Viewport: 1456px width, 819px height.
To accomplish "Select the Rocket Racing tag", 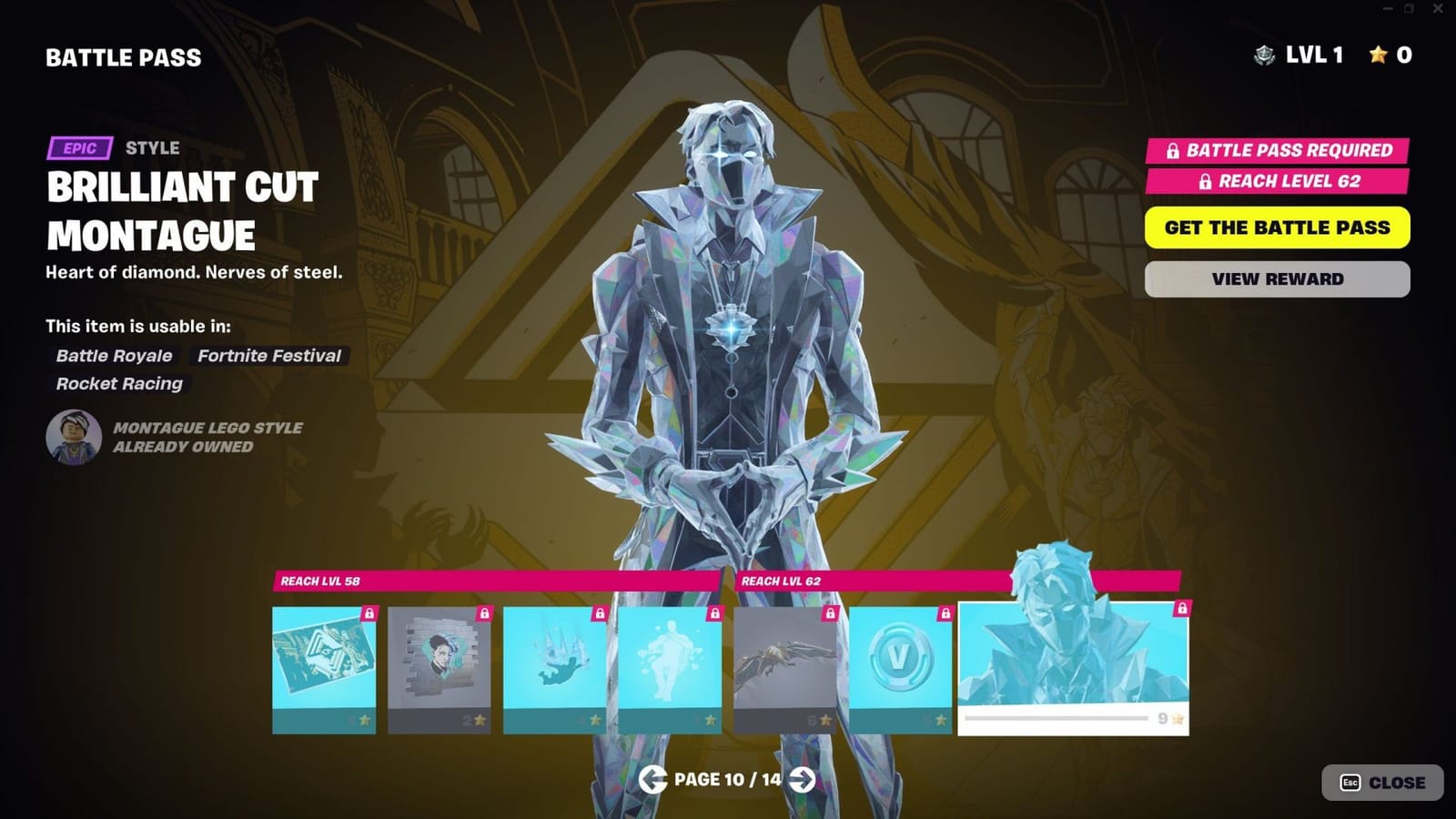I will [x=118, y=384].
